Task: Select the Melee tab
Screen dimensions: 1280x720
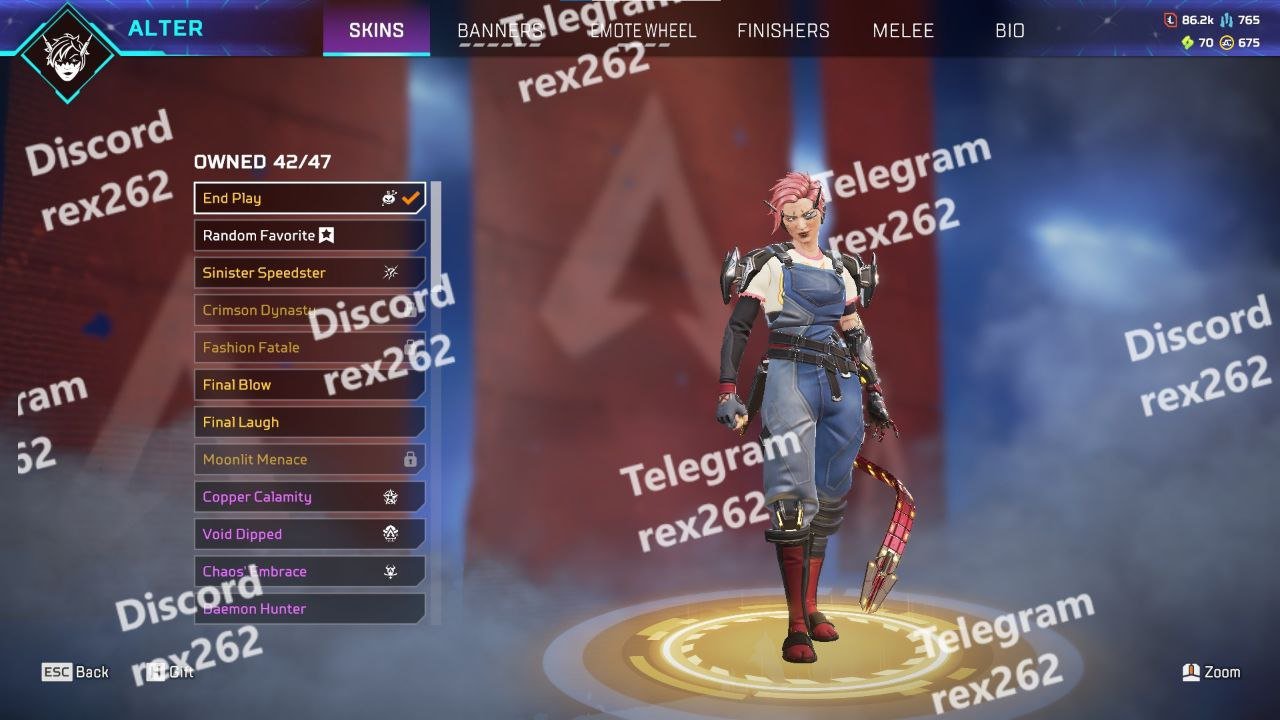Action: click(x=903, y=31)
